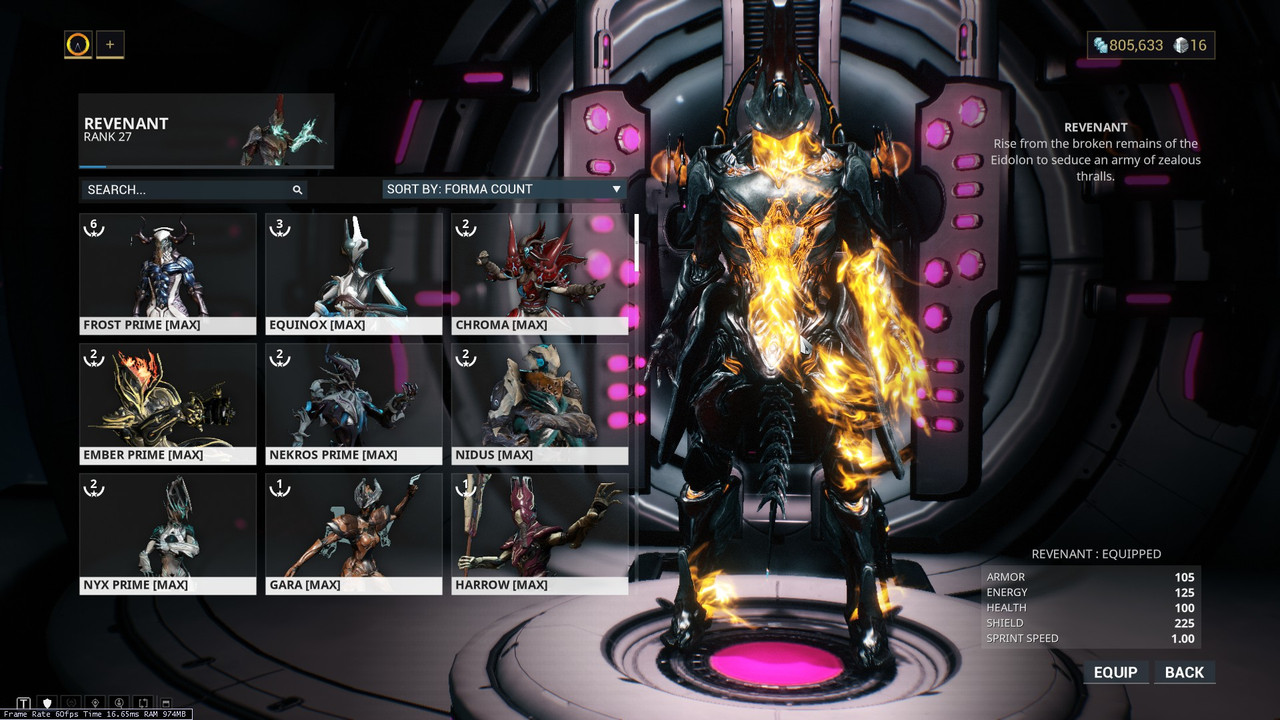Pick the Nyx Prime warframe tile
The height and width of the screenshot is (720, 1280).
pos(168,533)
